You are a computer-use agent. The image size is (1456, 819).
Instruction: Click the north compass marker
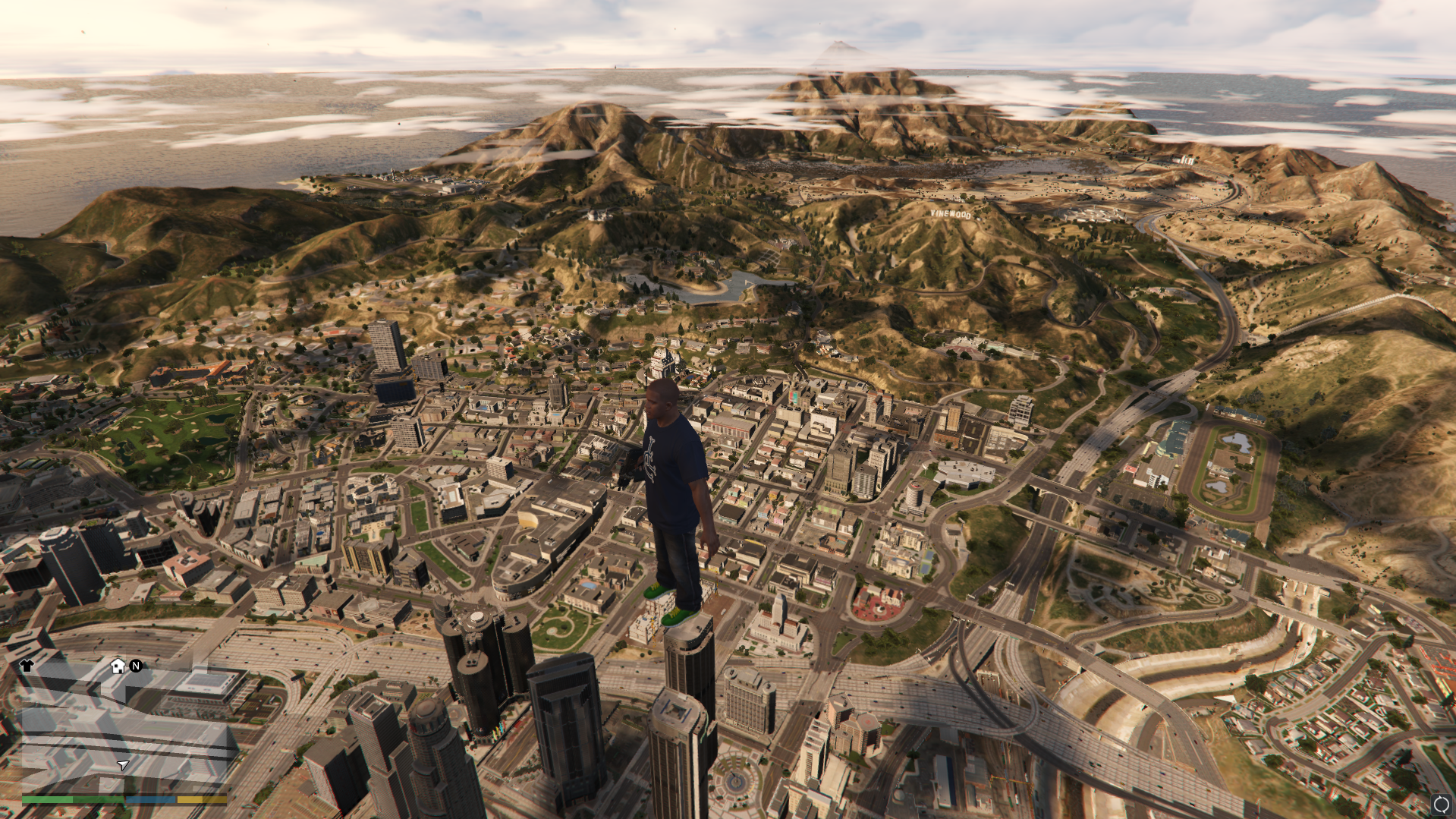[136, 666]
